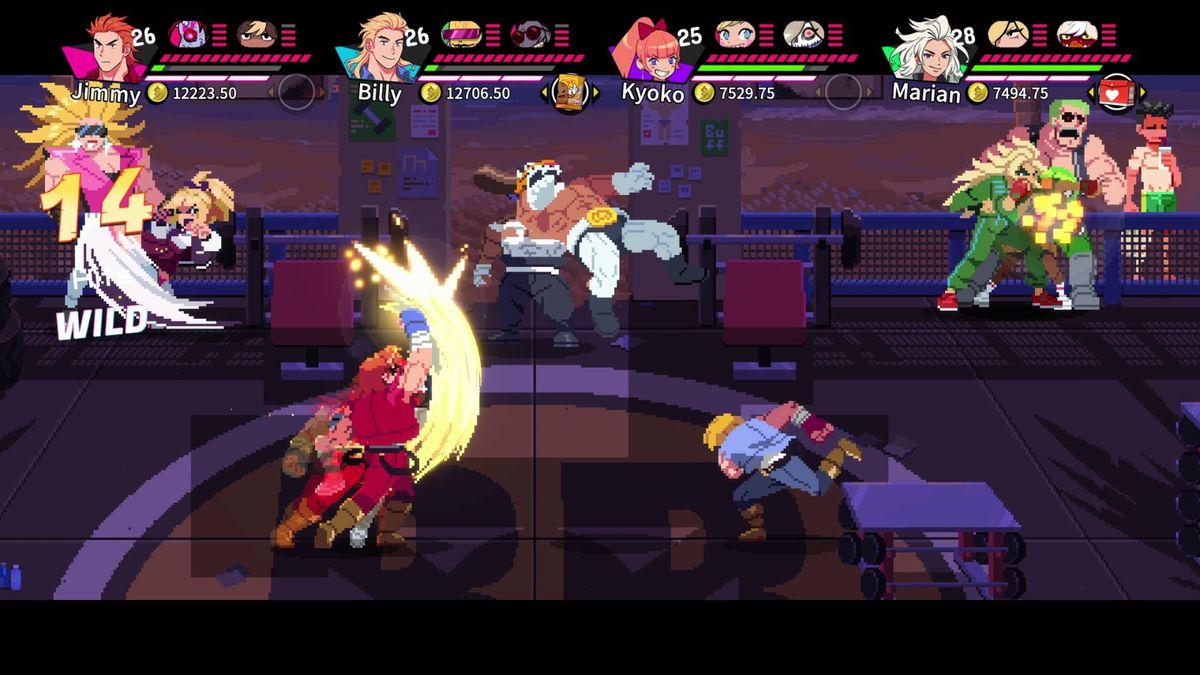Choose Kyoko's skull-masked recruit icon
1200x675 pixels.
click(802, 35)
